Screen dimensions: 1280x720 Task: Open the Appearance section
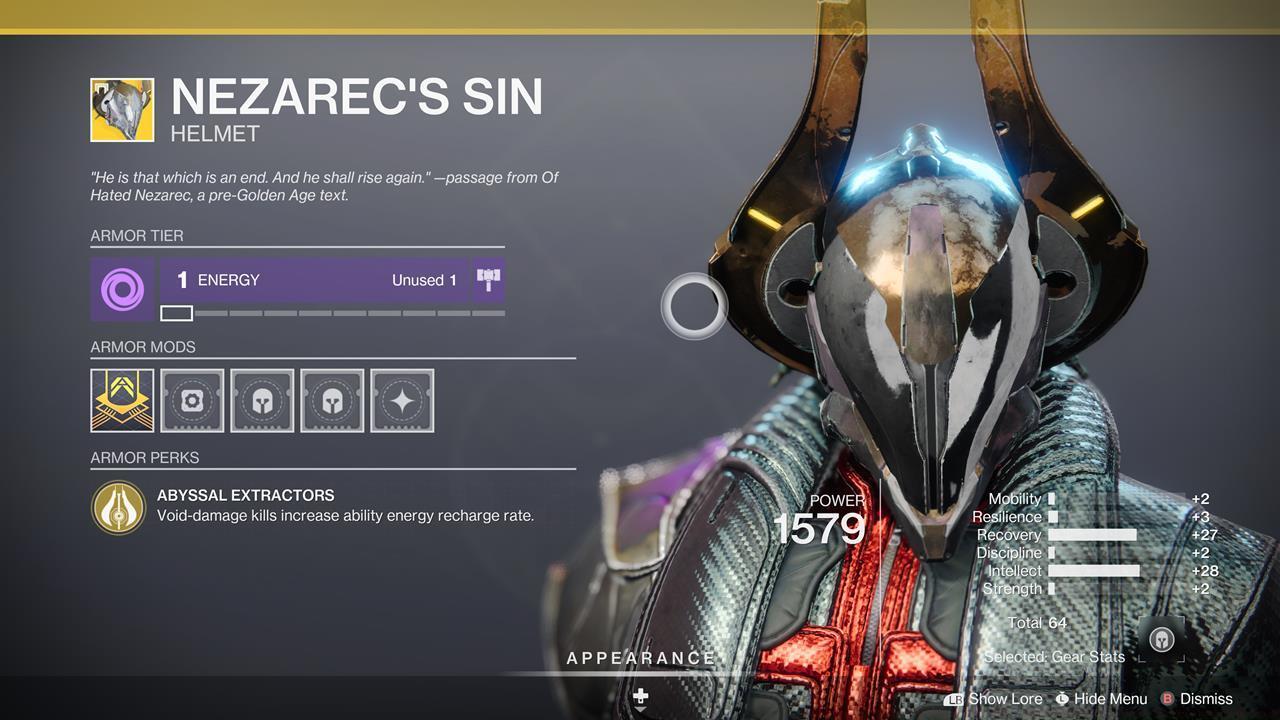[641, 658]
